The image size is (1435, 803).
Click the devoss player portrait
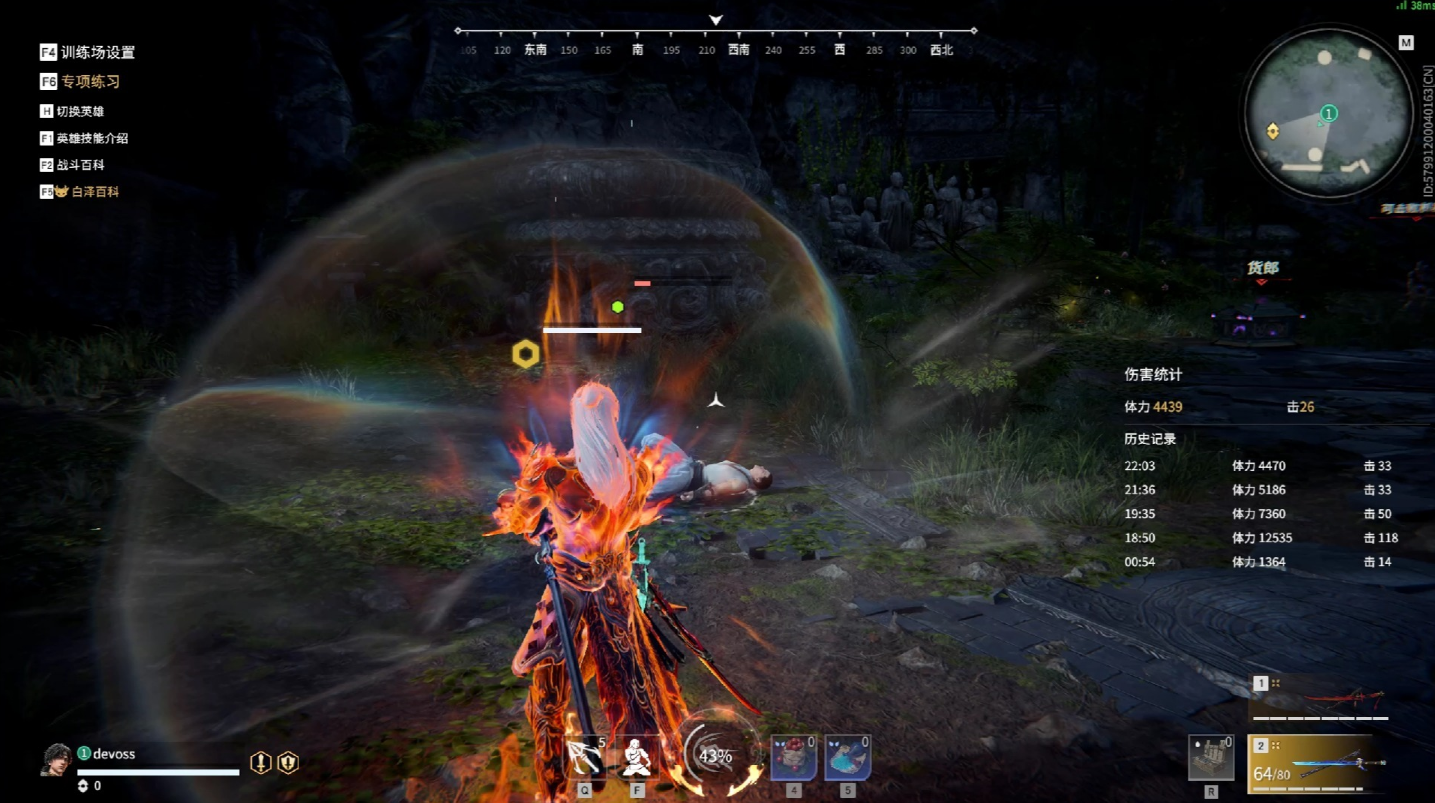57,760
